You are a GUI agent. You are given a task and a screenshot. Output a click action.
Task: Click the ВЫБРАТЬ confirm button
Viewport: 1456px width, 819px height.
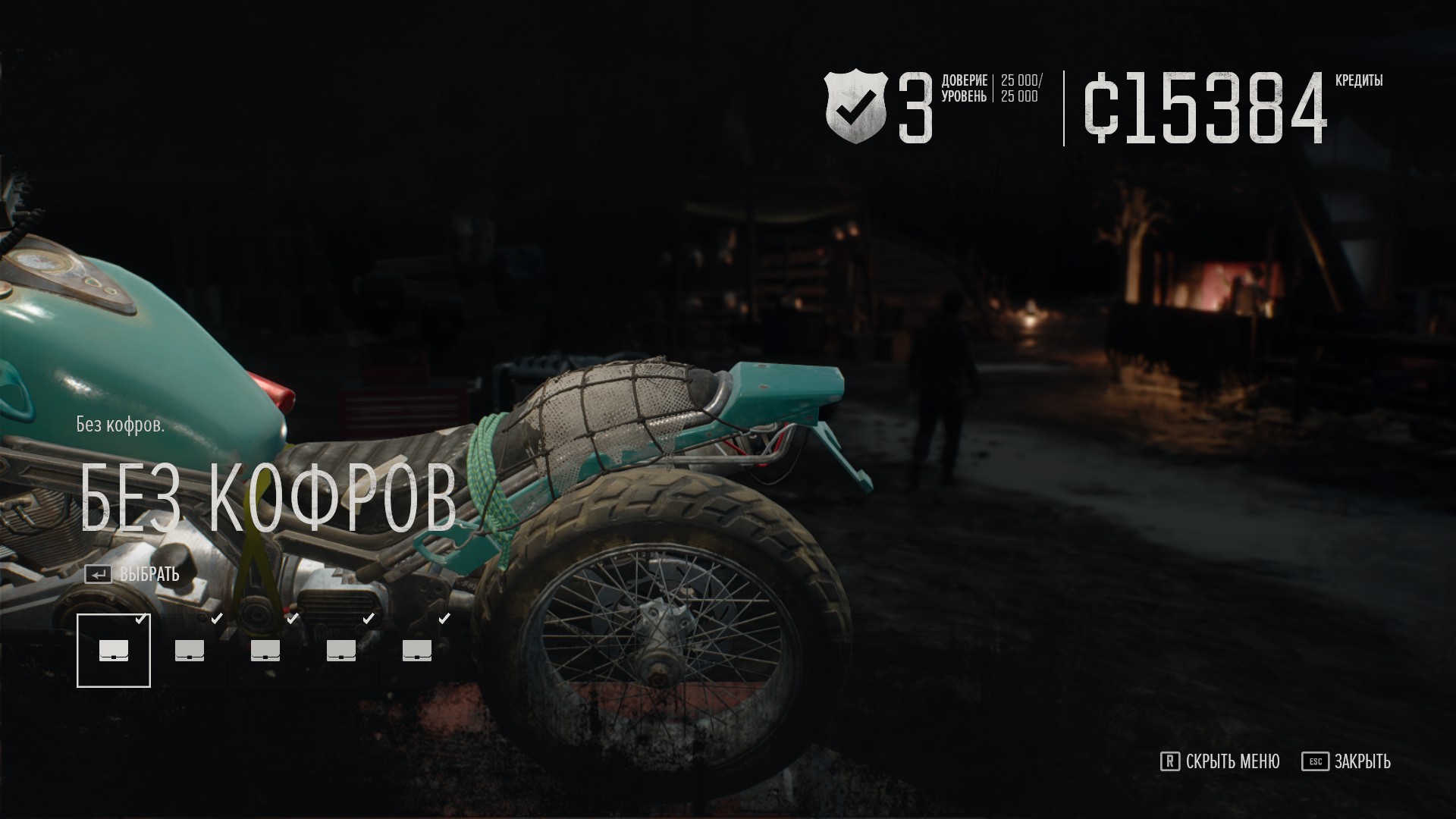[x=133, y=574]
